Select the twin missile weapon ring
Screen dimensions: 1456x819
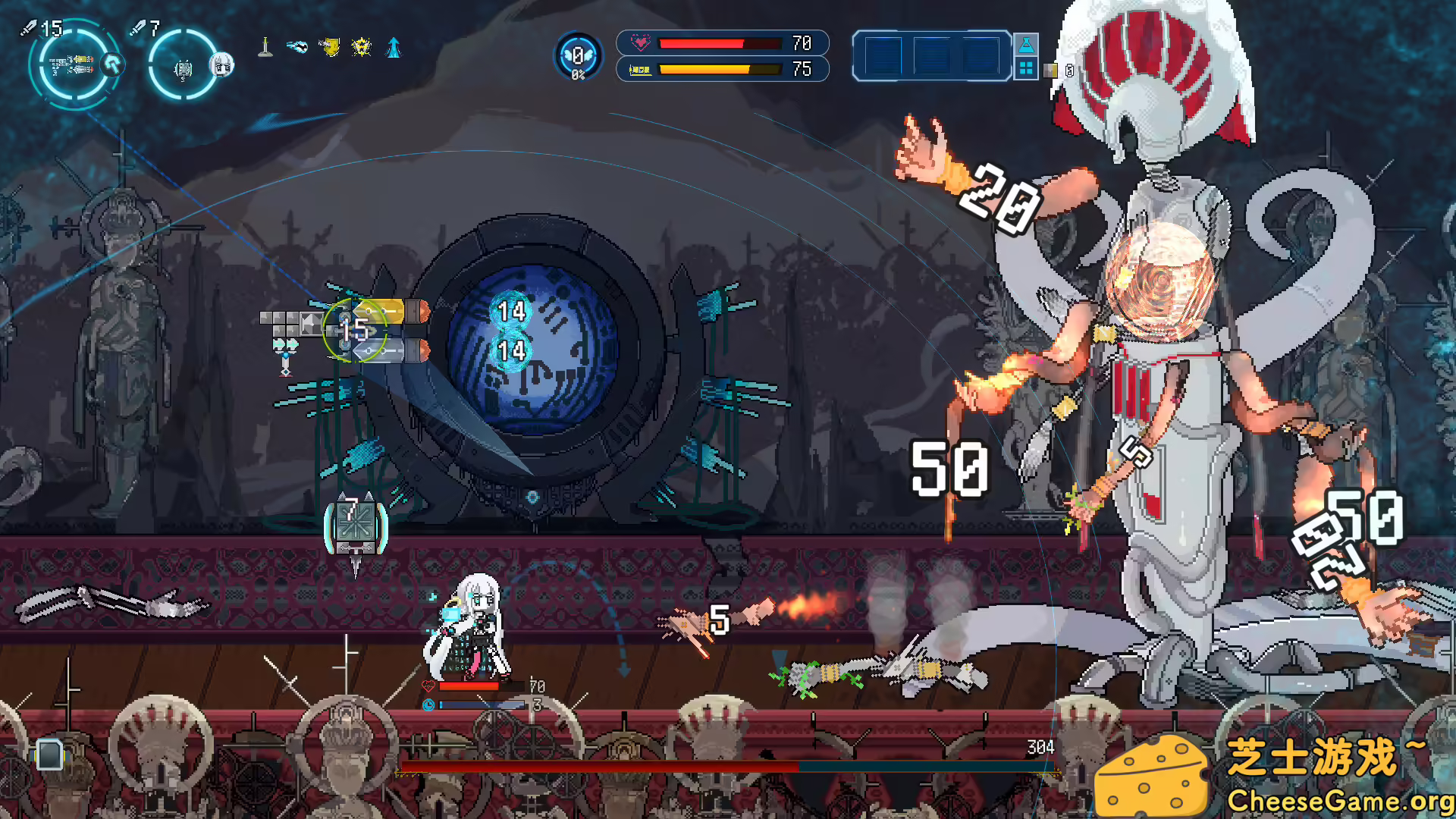click(x=74, y=66)
